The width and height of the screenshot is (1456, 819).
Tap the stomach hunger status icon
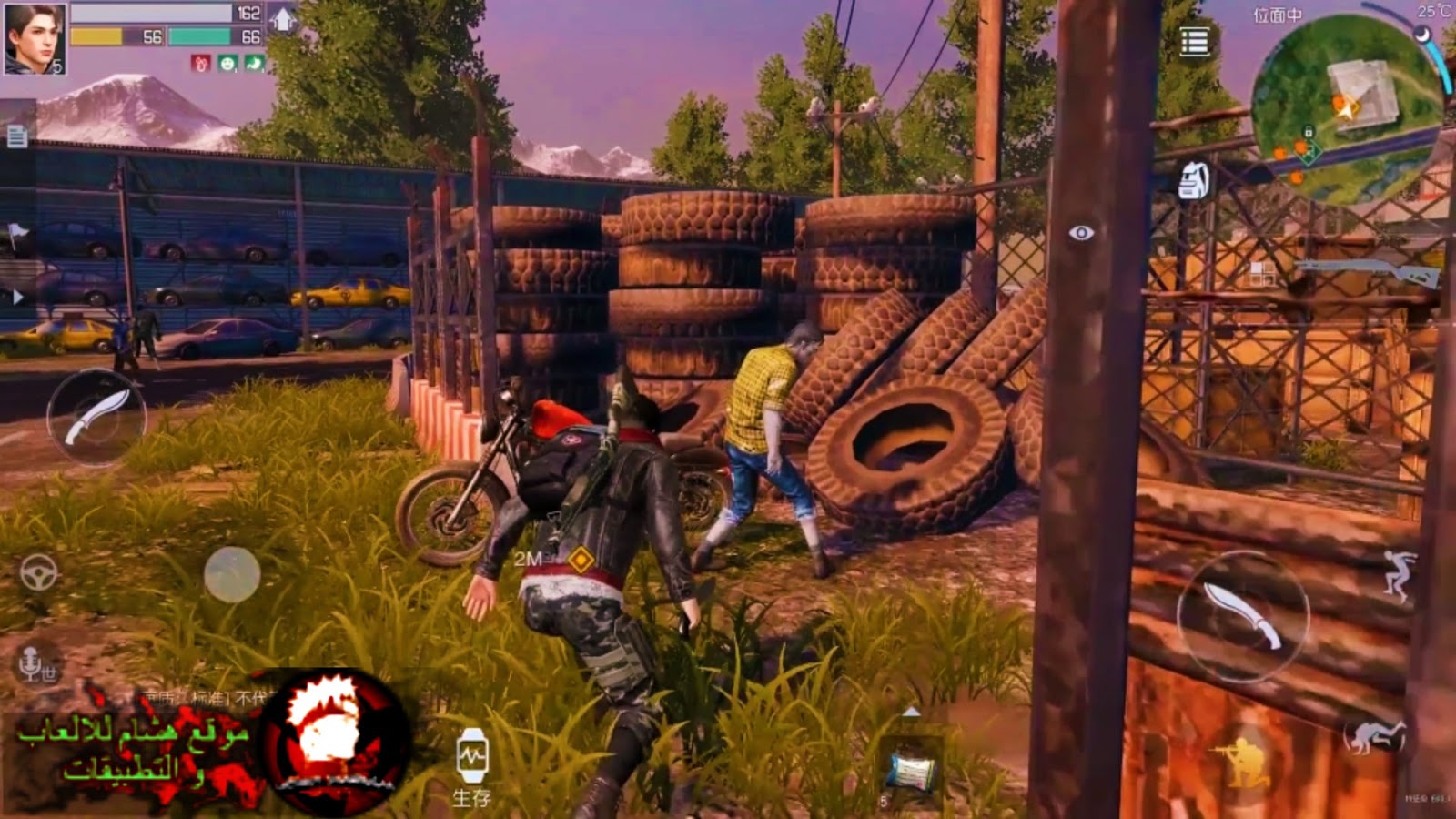coord(253,64)
